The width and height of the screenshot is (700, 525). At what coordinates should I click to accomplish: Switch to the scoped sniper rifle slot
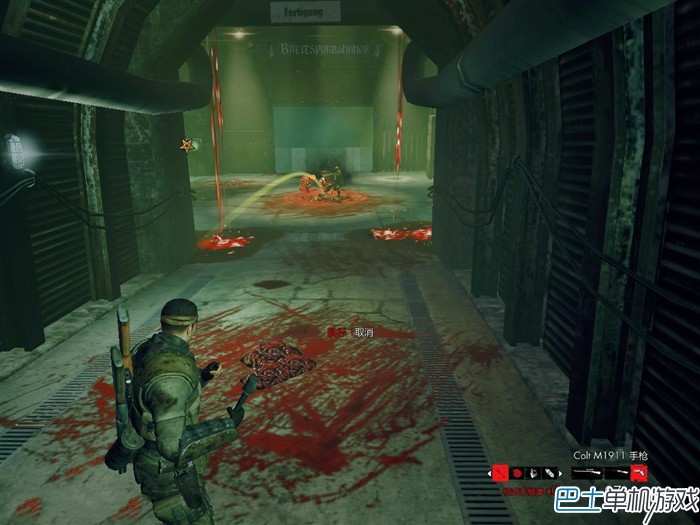tap(585, 472)
